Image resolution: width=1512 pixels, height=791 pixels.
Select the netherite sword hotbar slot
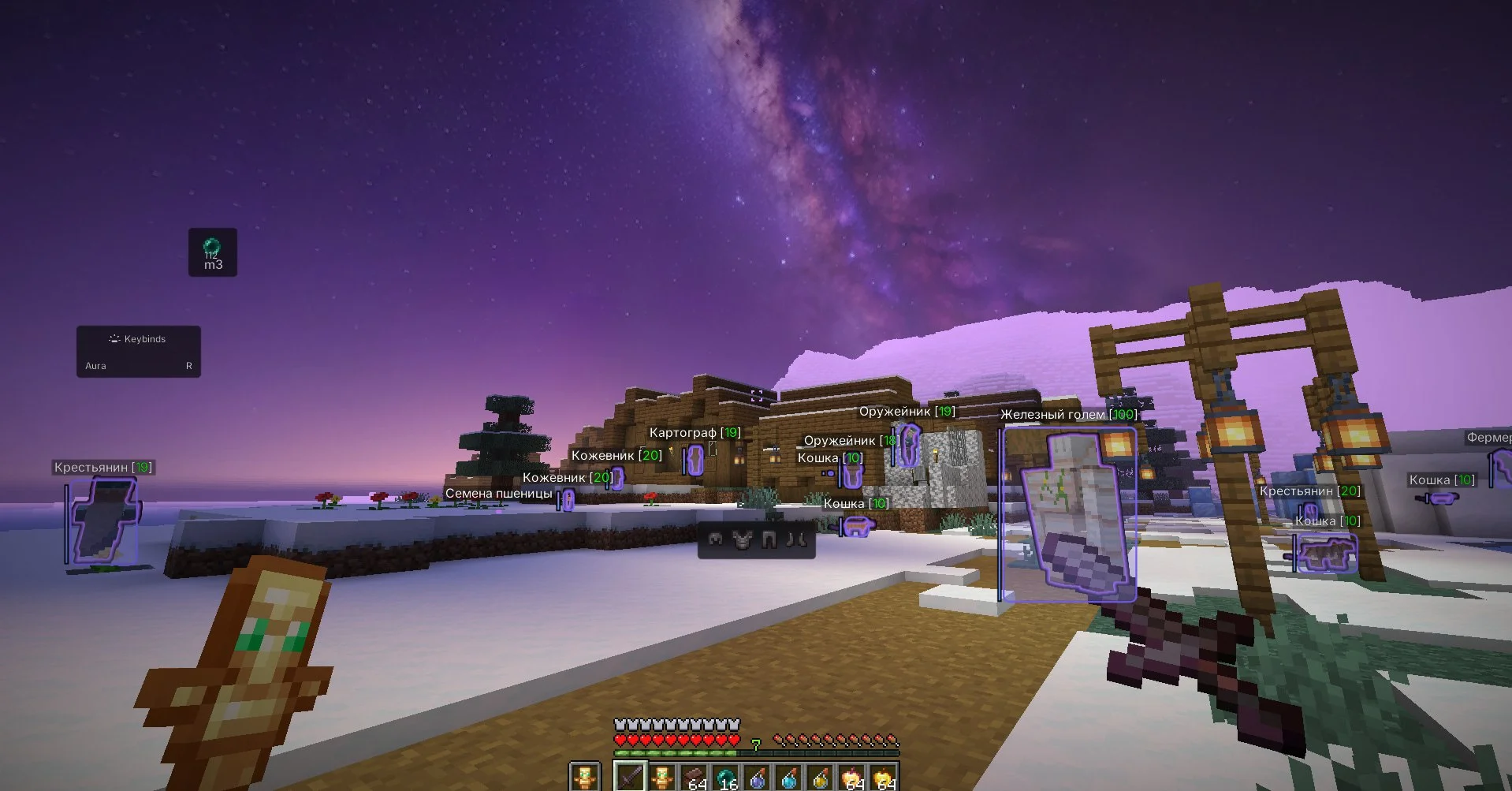pyautogui.click(x=631, y=777)
